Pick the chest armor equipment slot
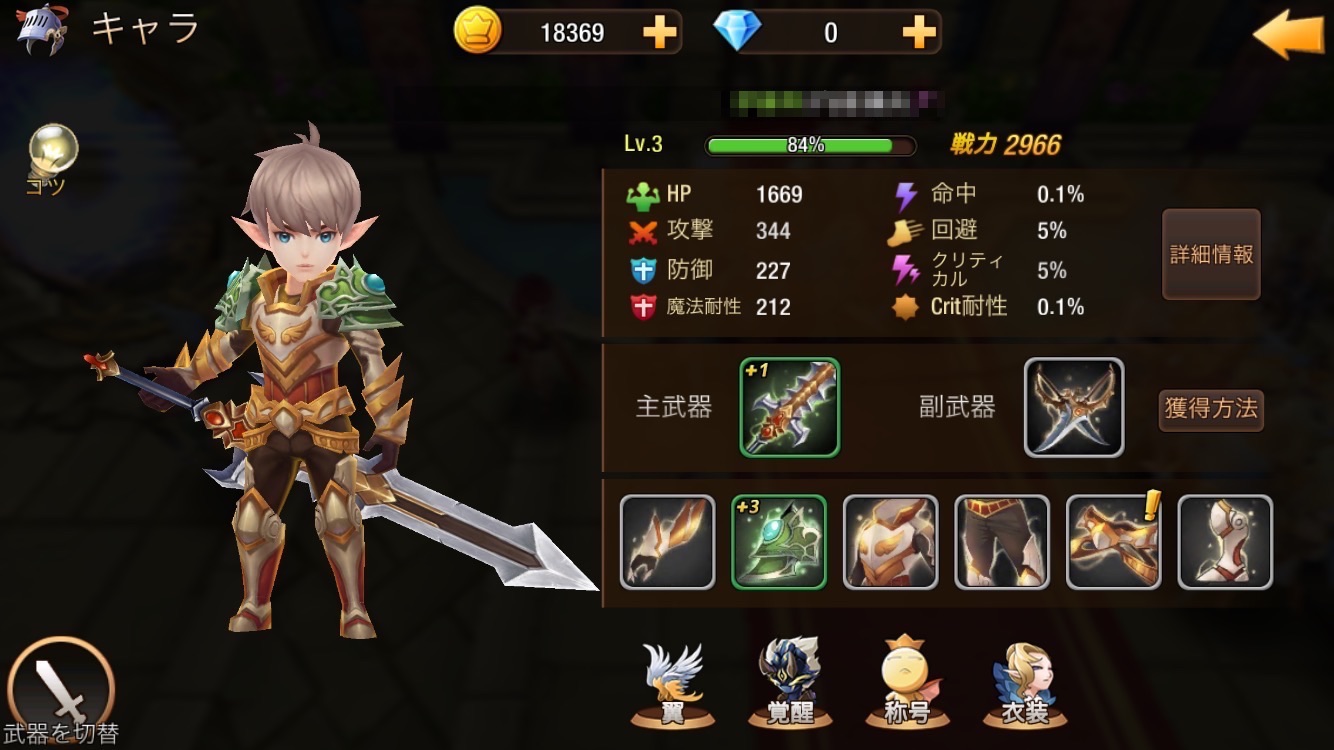 click(x=891, y=541)
